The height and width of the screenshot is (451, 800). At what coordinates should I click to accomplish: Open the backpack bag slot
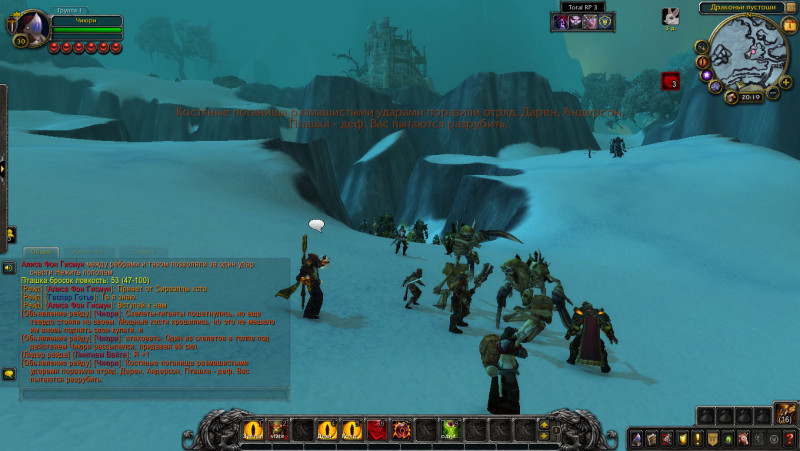tap(786, 414)
